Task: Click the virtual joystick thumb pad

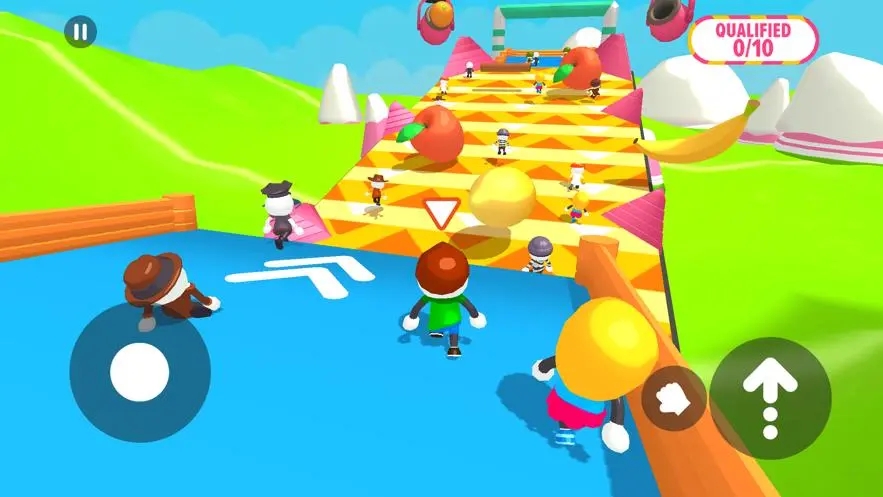Action: click(139, 372)
